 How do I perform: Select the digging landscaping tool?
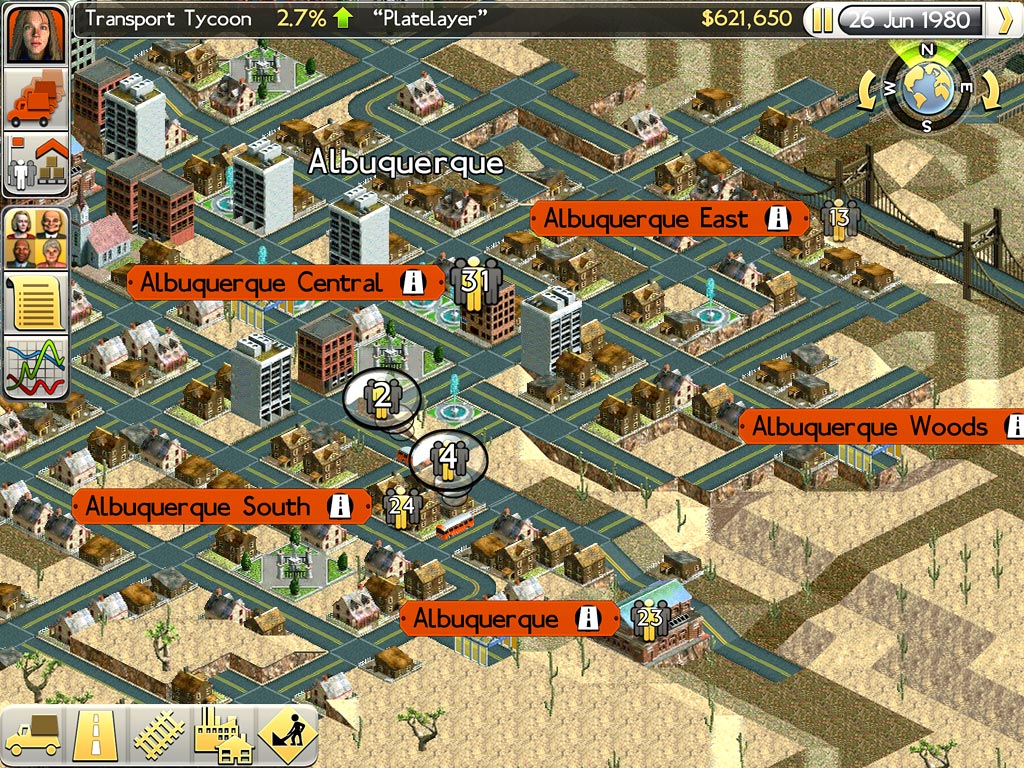click(287, 735)
